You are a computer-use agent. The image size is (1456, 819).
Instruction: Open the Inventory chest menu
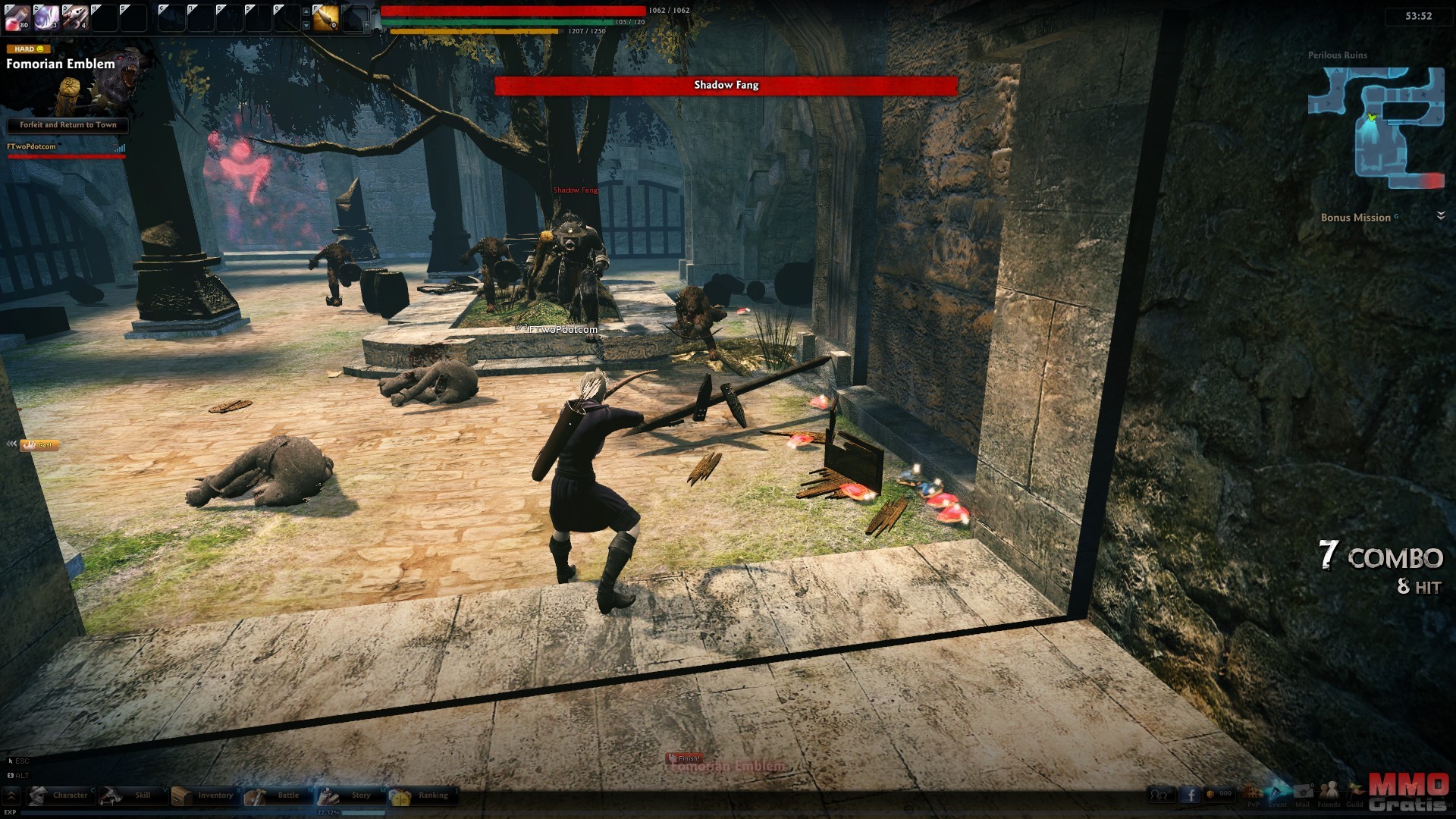tap(203, 795)
